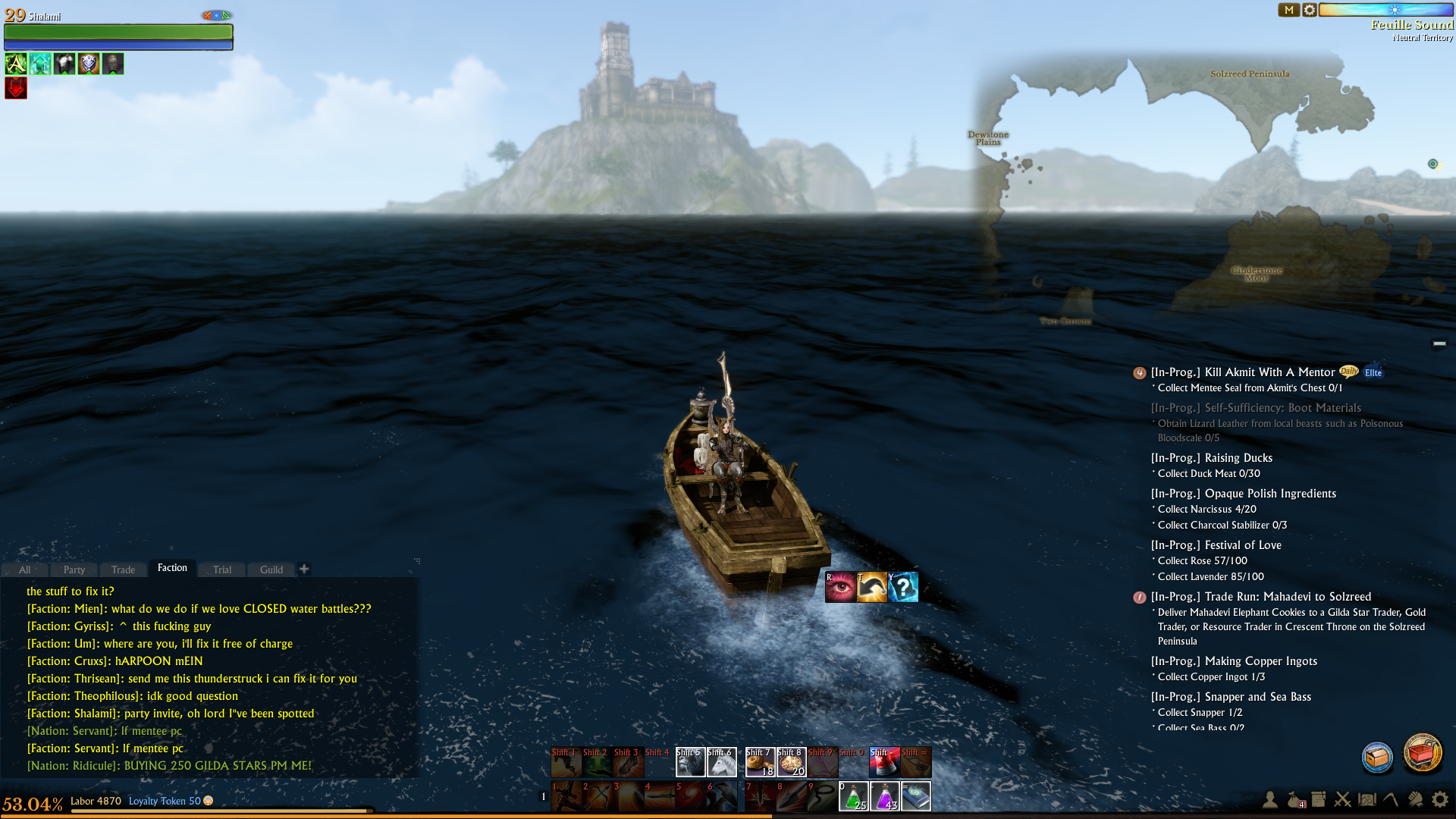Eat the bread item stacked at 18
Viewport: 1456px width, 819px height.
click(x=760, y=762)
